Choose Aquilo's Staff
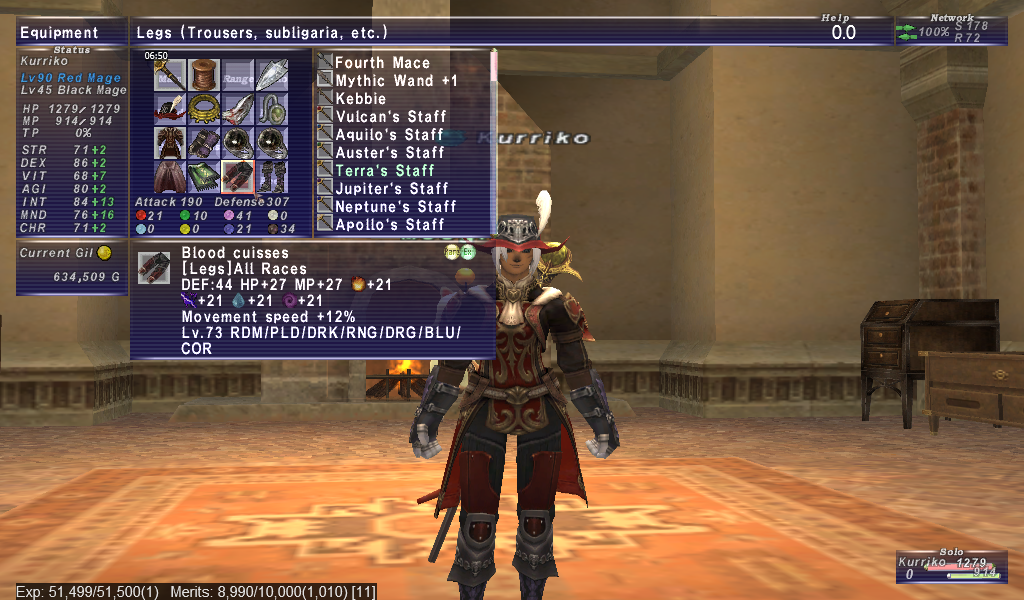This screenshot has height=600, width=1024. click(x=389, y=135)
